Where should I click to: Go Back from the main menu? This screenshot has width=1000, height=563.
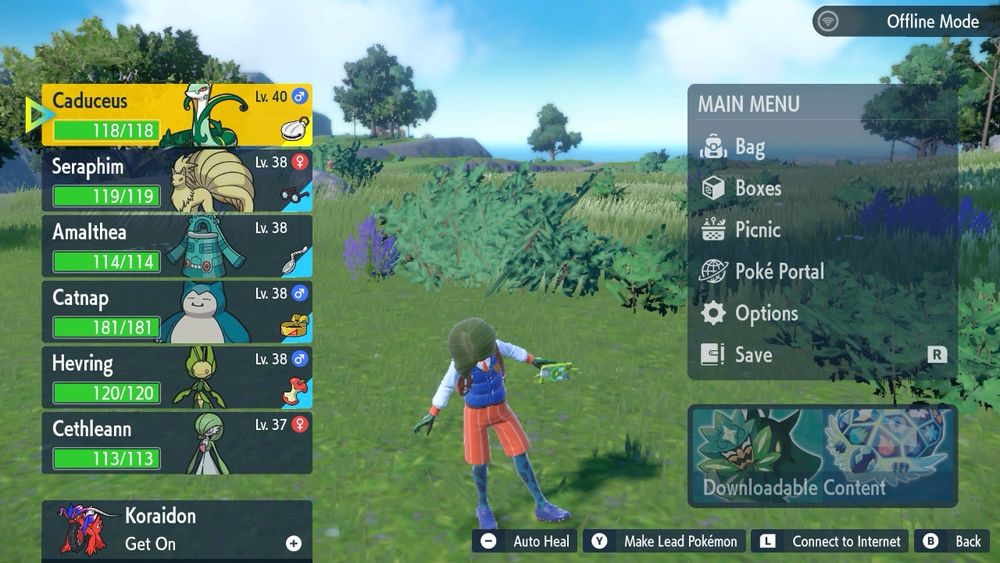pyautogui.click(x=953, y=541)
